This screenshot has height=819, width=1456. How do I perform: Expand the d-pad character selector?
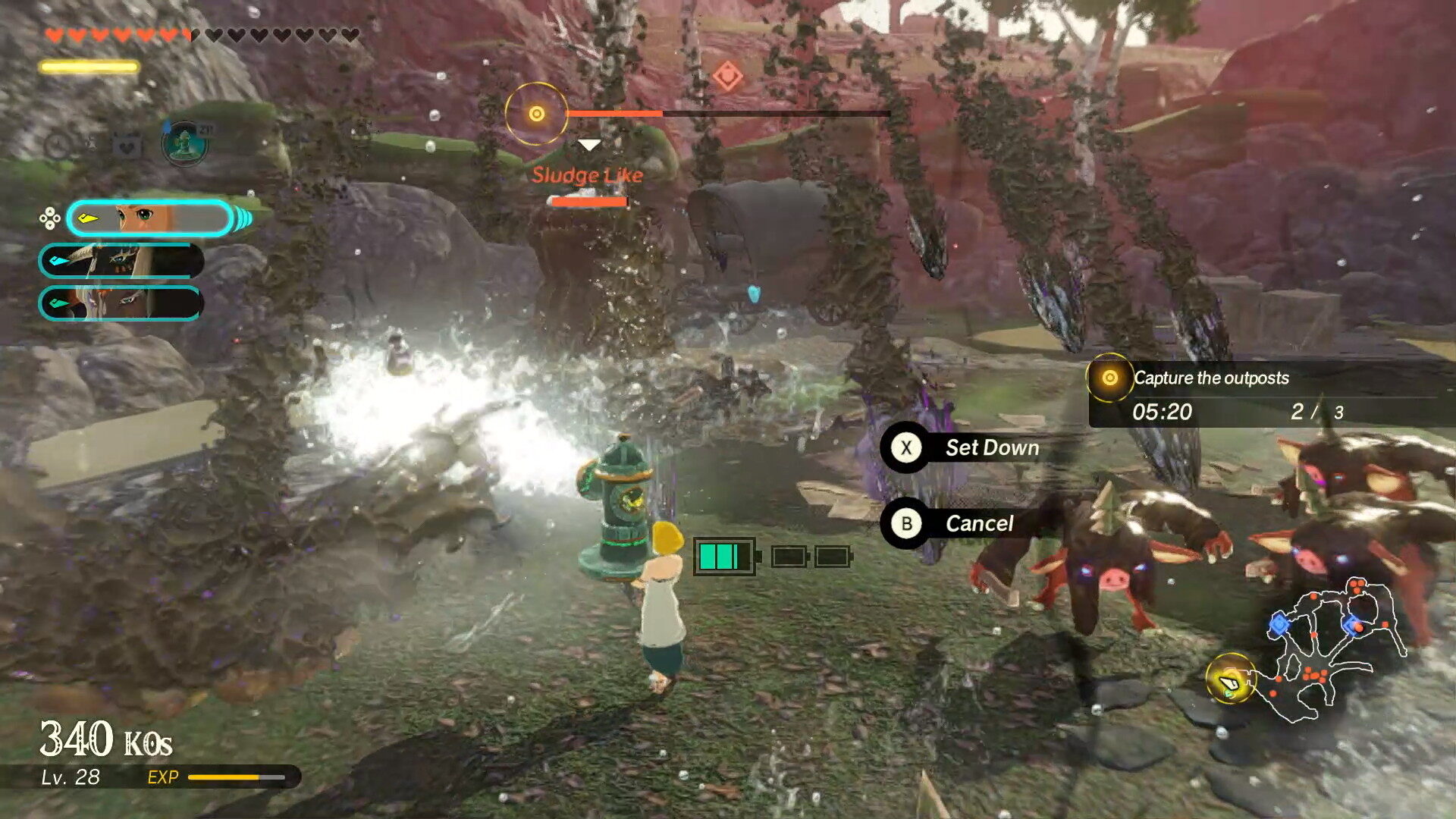pos(49,218)
